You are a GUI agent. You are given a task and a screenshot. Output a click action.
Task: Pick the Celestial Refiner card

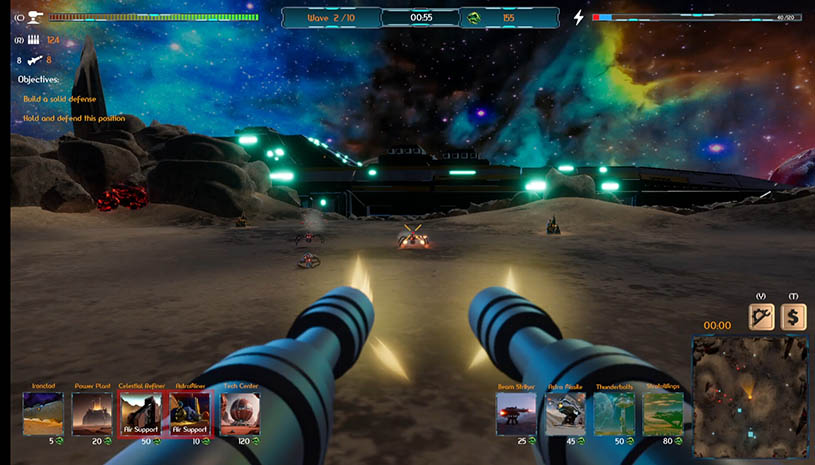[x=140, y=413]
